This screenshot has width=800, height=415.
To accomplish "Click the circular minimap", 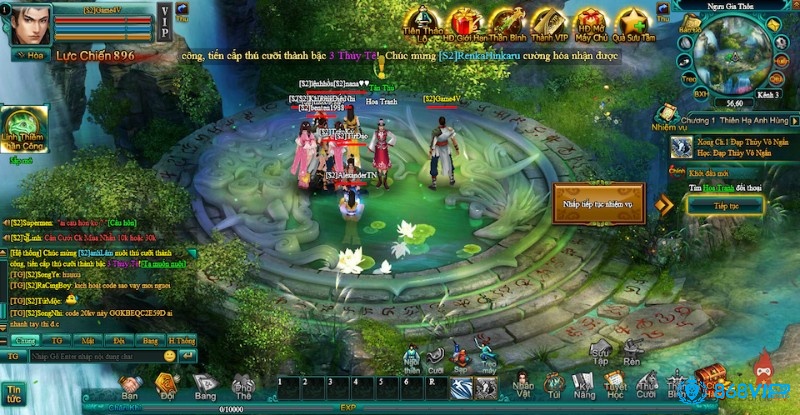I will point(734,55).
